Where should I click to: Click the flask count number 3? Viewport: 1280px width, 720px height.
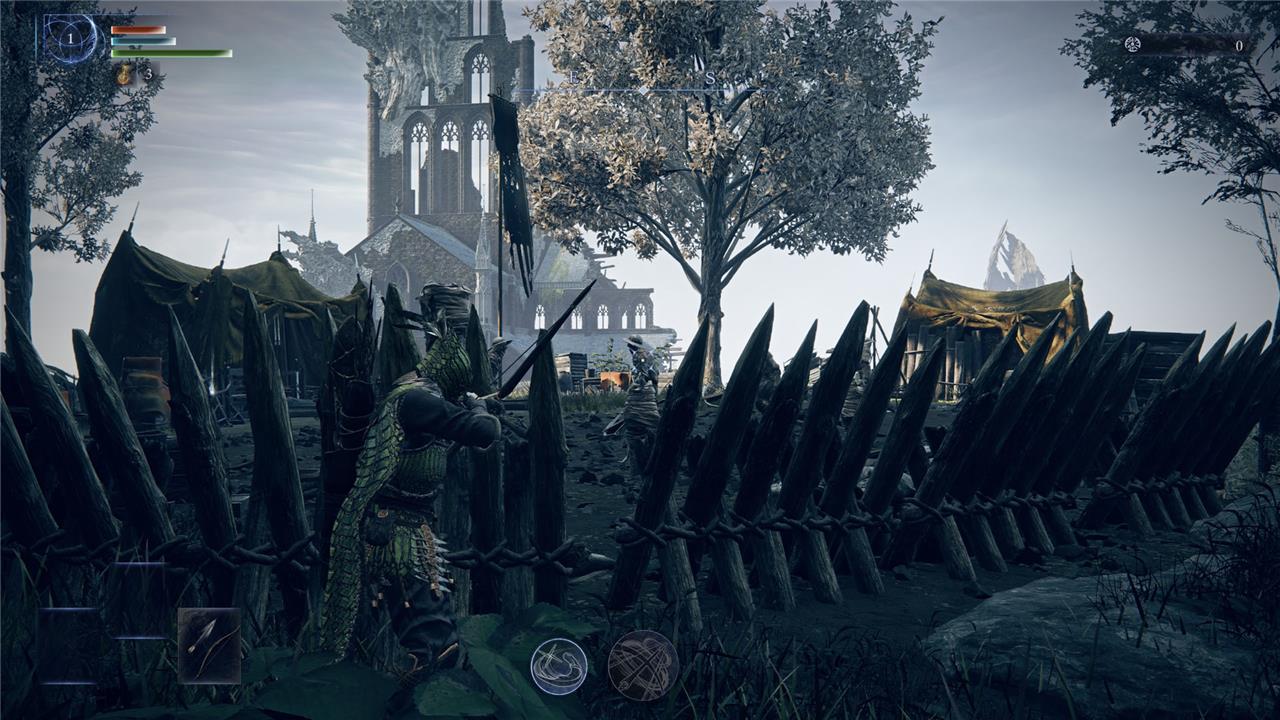pos(150,73)
